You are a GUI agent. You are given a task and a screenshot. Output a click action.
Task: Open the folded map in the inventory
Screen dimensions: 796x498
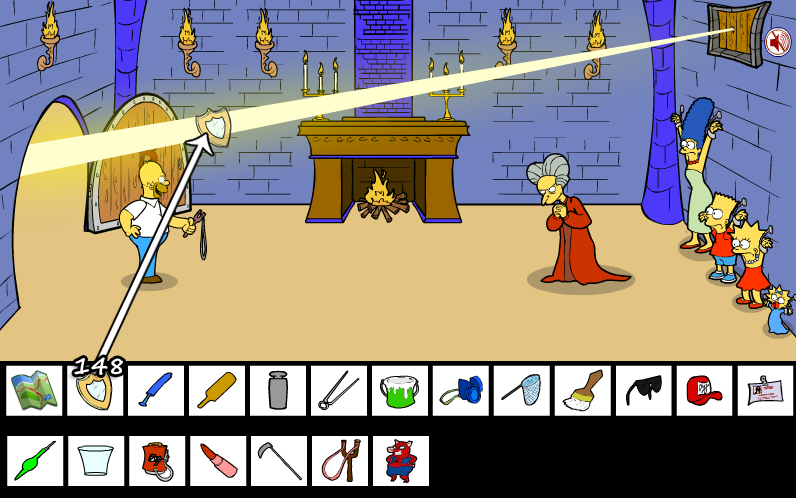(35, 391)
